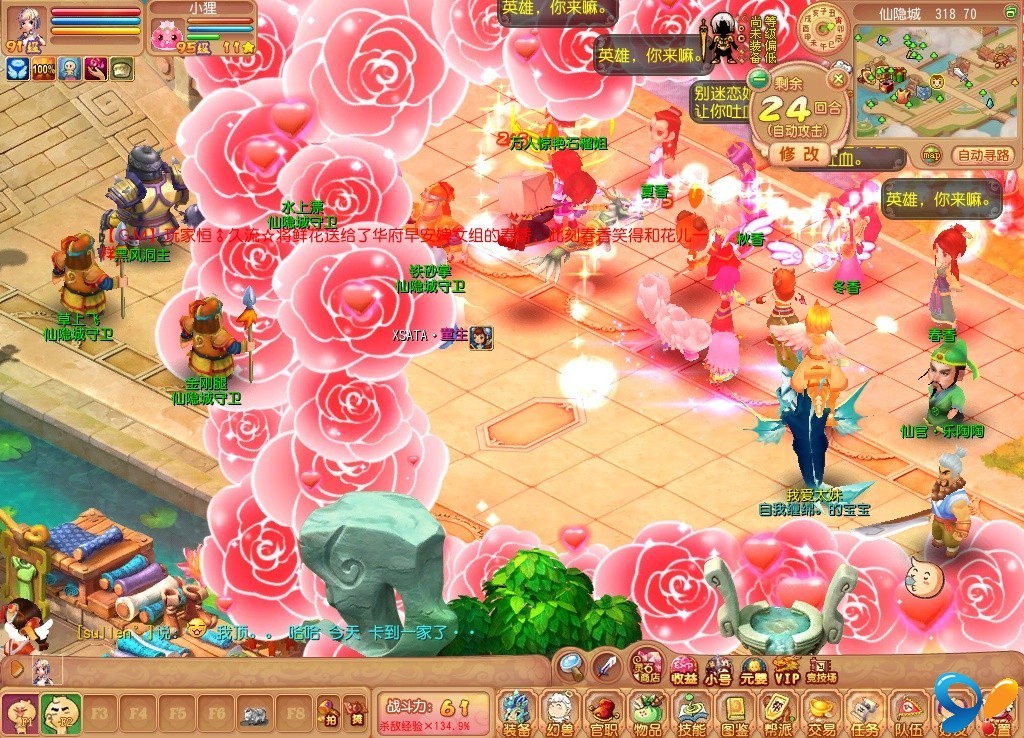
Task: Open the 技能 skills menu
Action: tap(690, 712)
